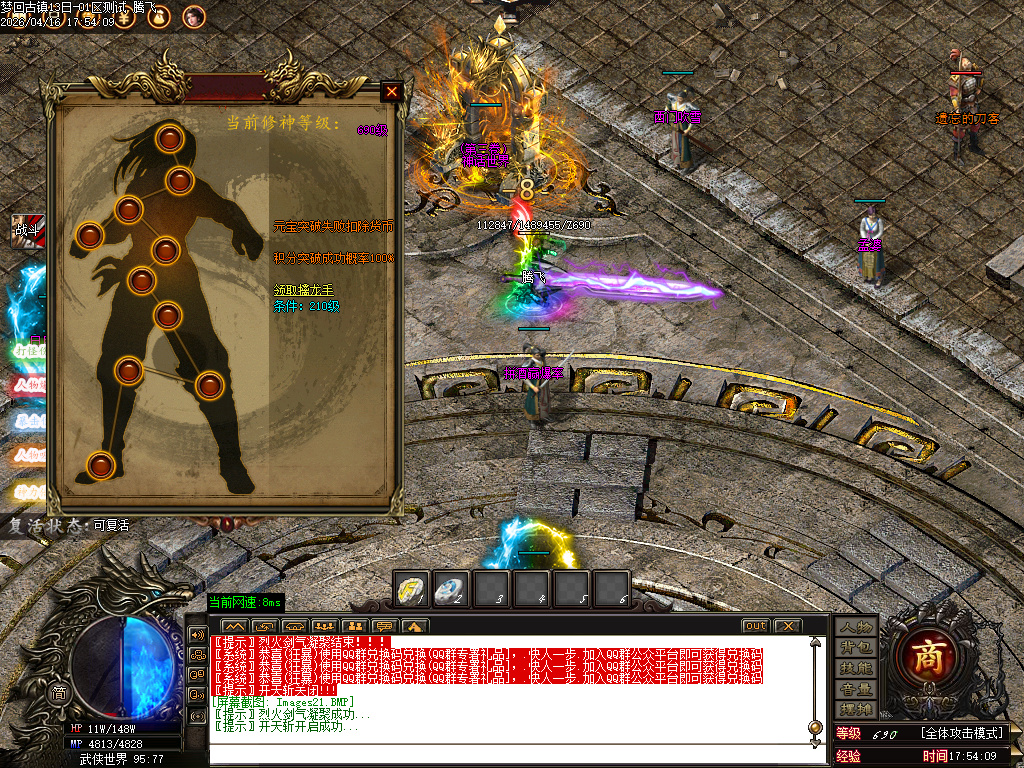The image size is (1024, 768).
Task: Close the chat panel with its X button
Action: click(788, 626)
